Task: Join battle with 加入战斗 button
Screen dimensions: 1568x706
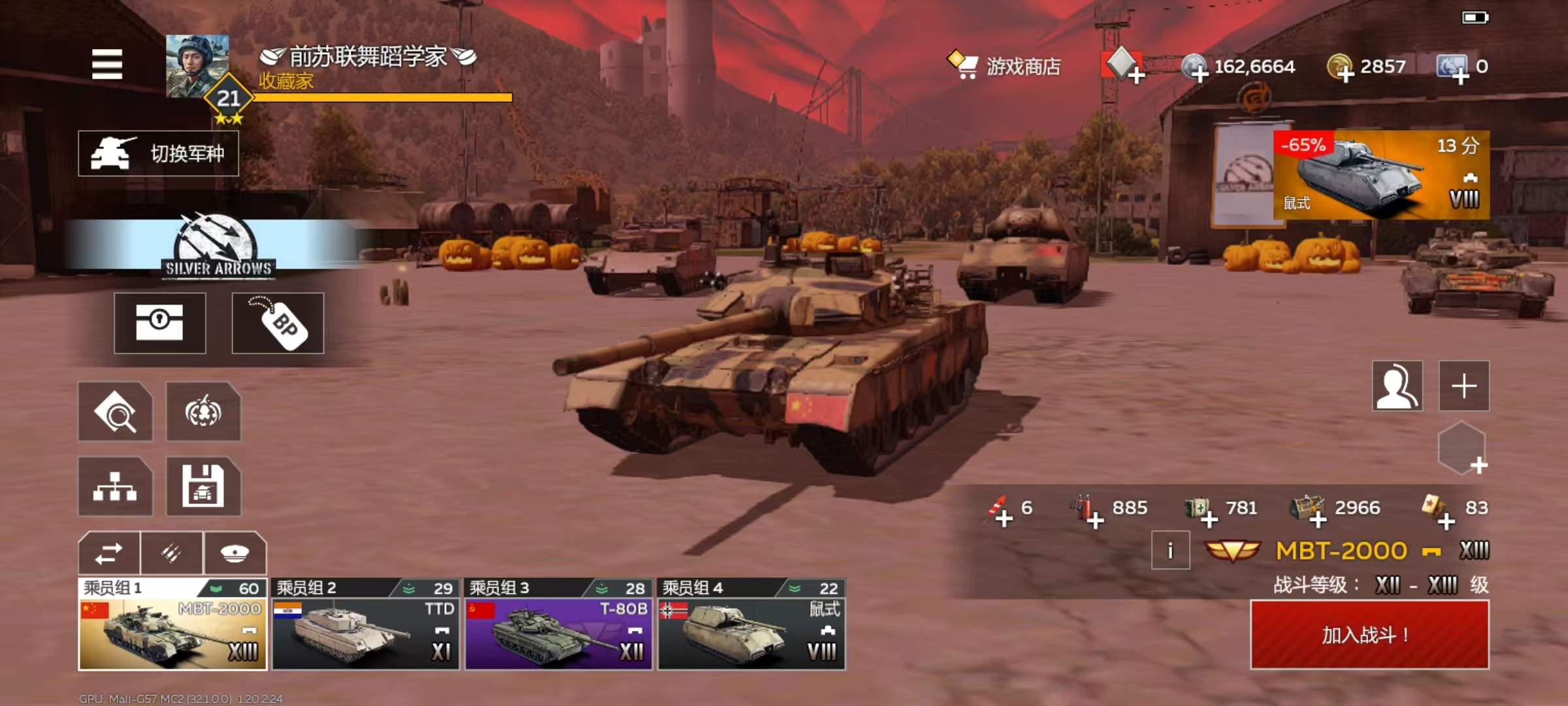Action: pyautogui.click(x=1369, y=635)
